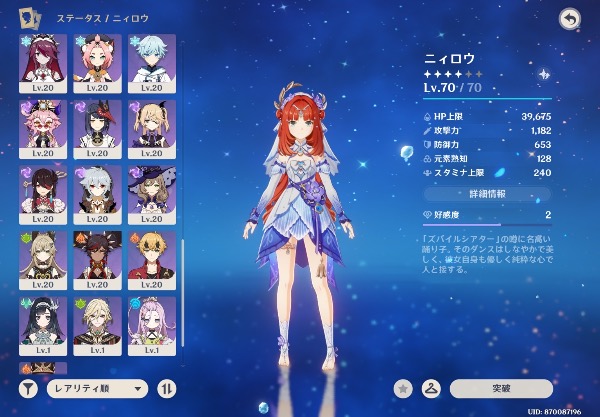Screen dimensions: 600x417
Task: Choose Thoma, blonde with red headband
Action: [152, 258]
